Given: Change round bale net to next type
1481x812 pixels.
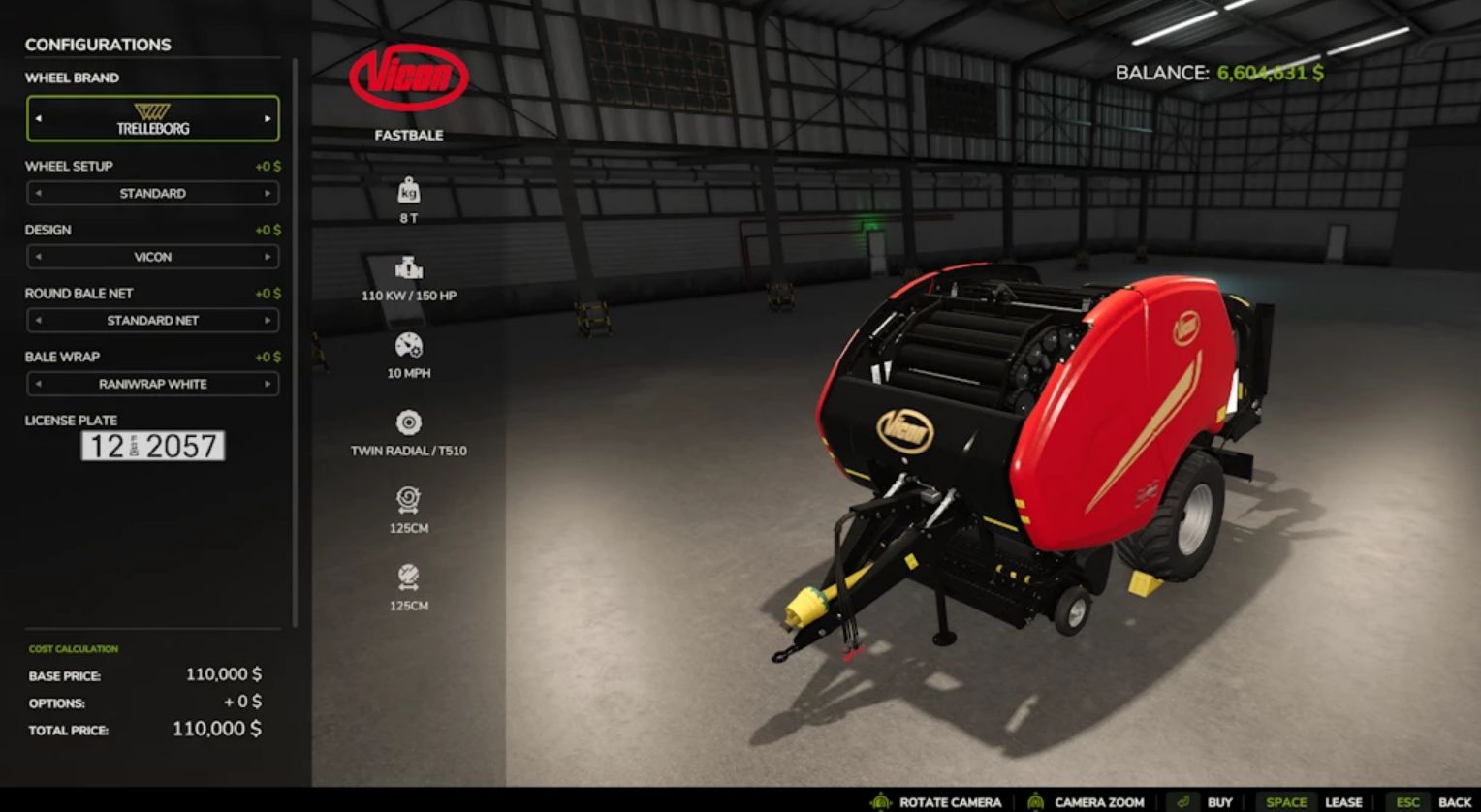Looking at the screenshot, I should pyautogui.click(x=268, y=321).
